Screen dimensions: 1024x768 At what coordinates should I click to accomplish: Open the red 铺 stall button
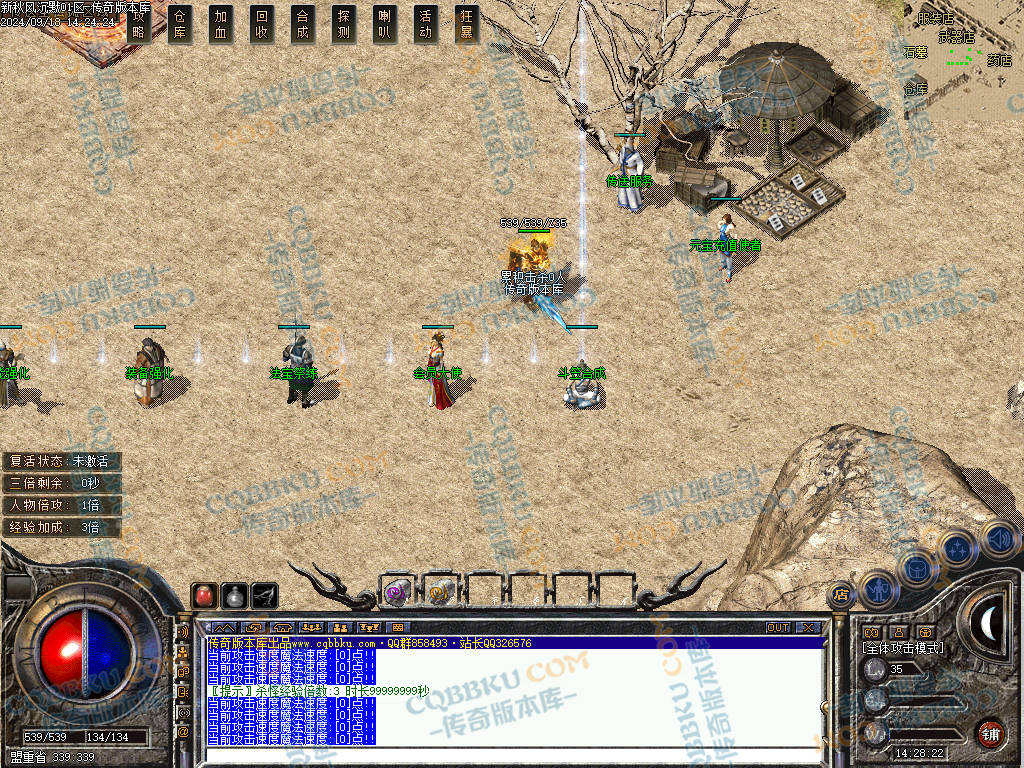[989, 732]
